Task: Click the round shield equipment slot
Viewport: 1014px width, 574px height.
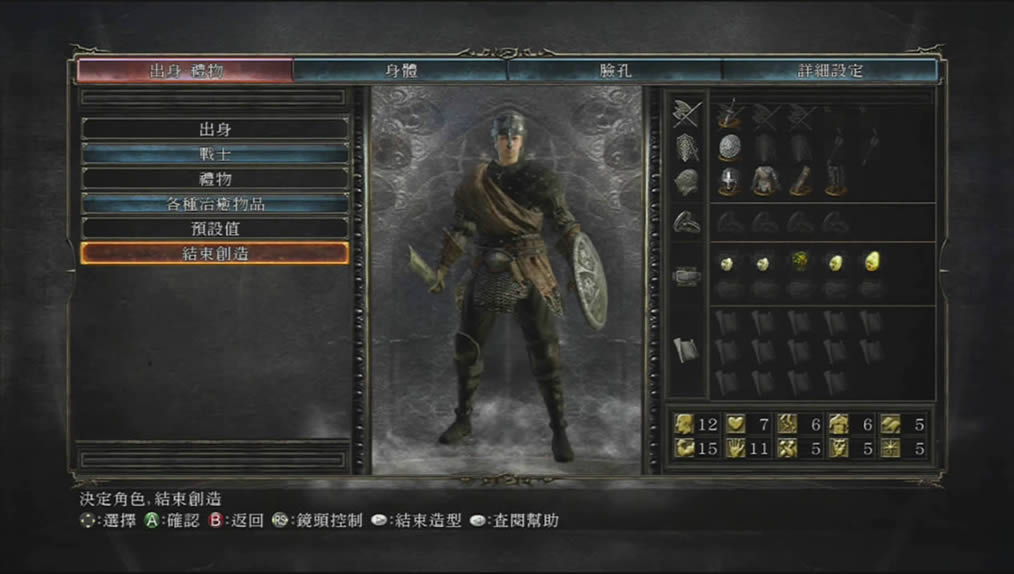Action: 728,147
